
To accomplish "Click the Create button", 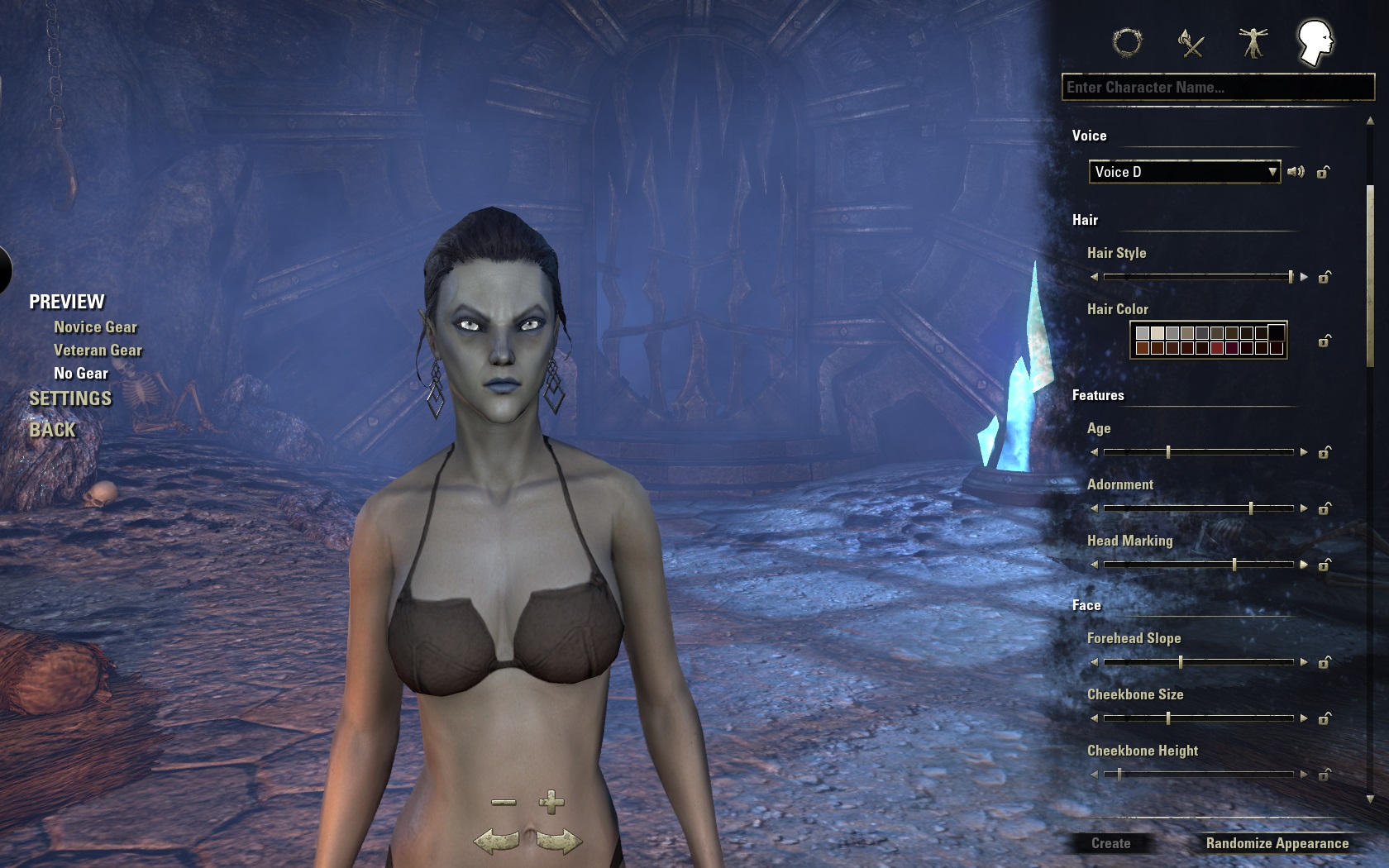I will 1110,843.
